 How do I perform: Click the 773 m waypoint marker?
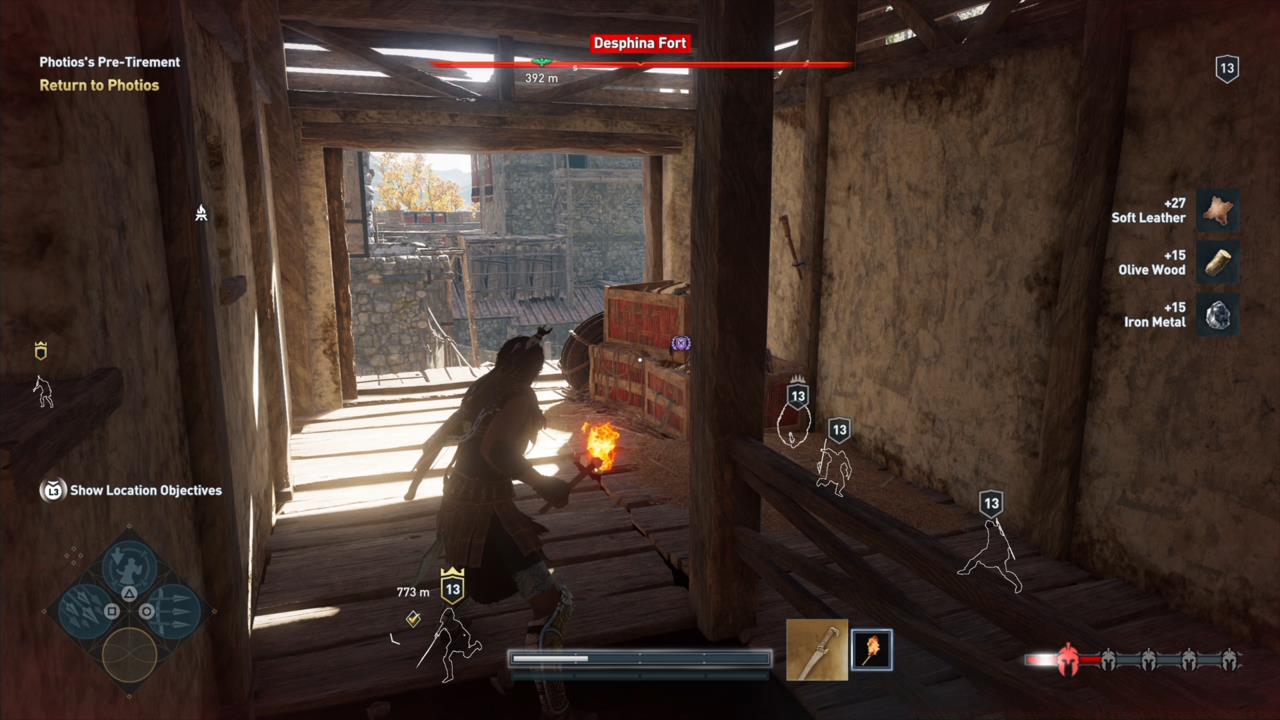(413, 592)
